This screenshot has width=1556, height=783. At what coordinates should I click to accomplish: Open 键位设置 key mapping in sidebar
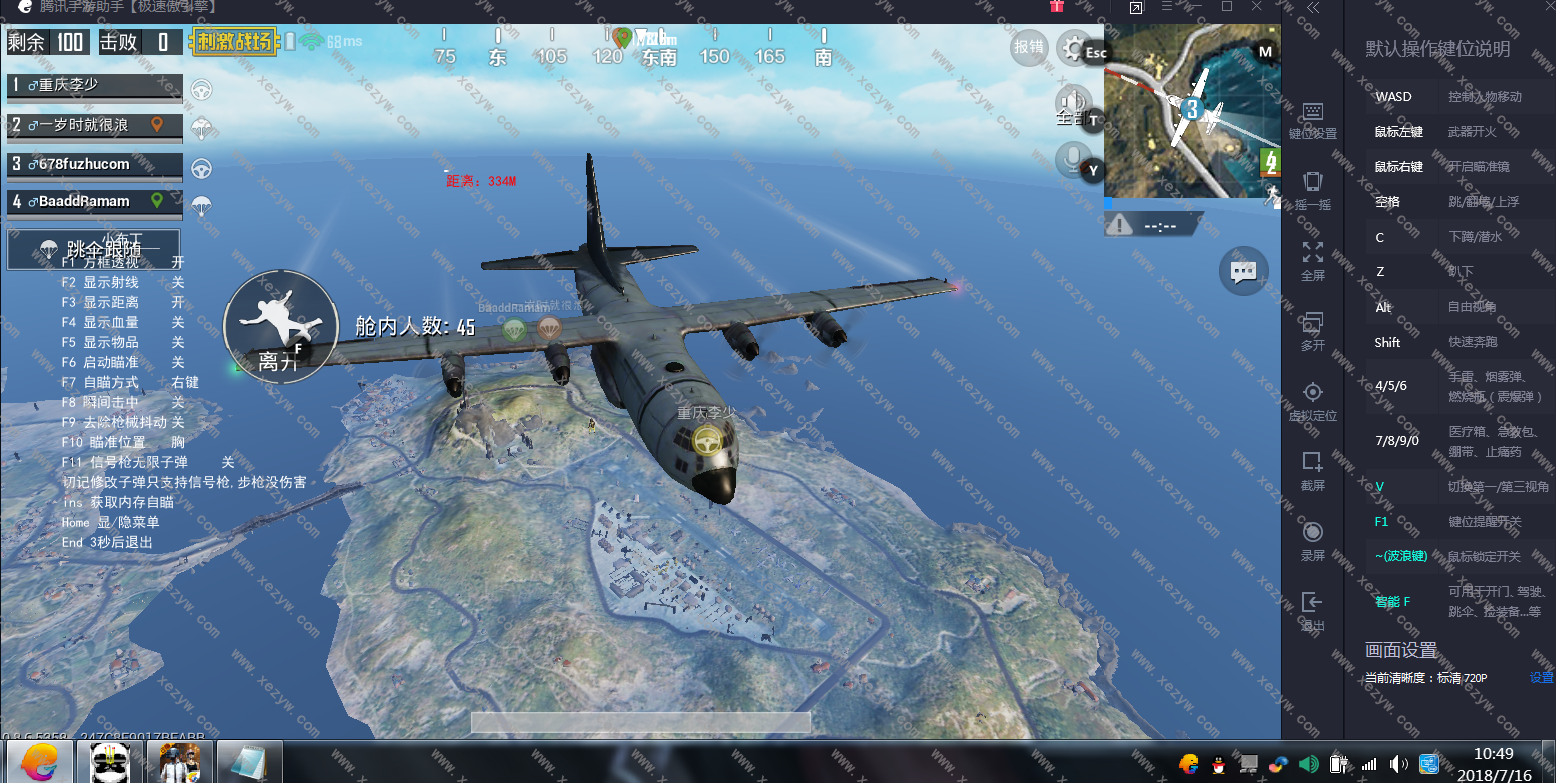1313,120
